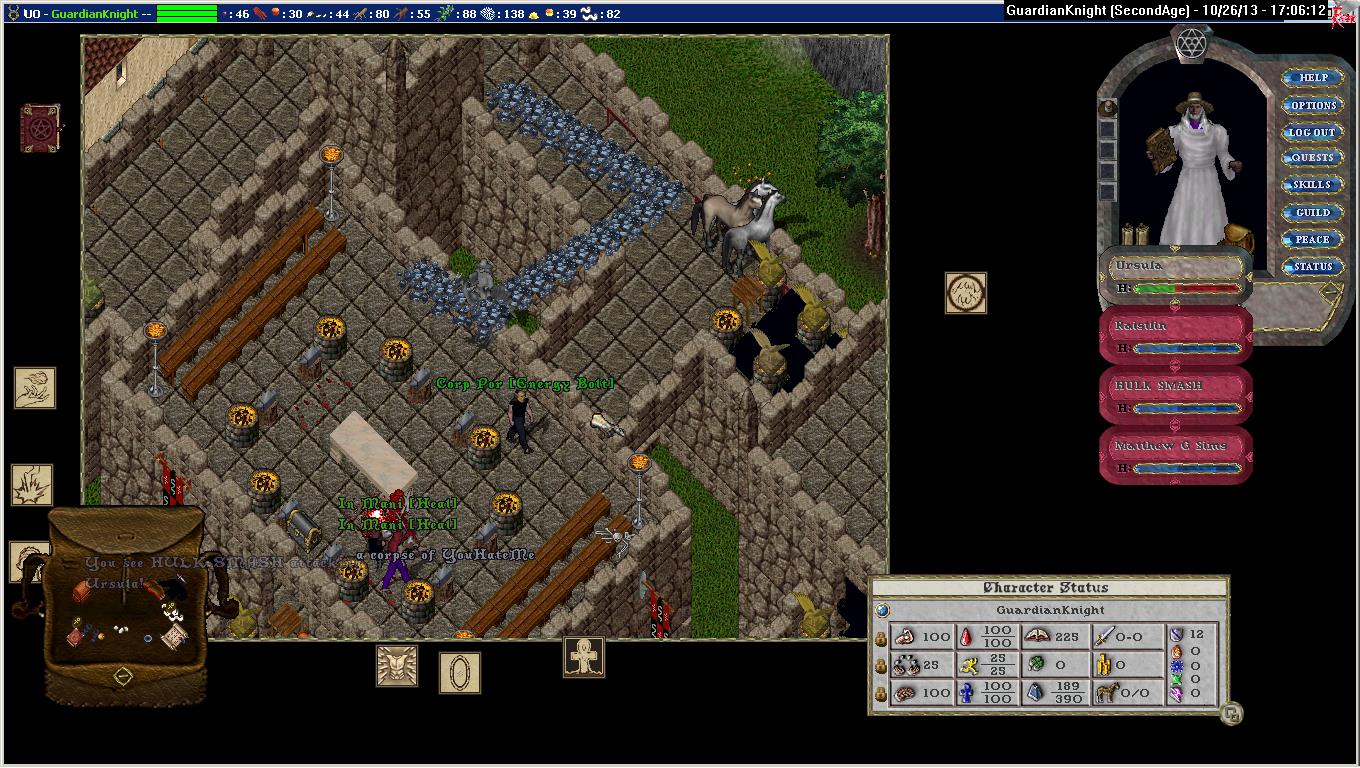Viewport: 1360px width, 768px height.
Task: Choose Matthew G Sims' health bar
Action: pyautogui.click(x=1176, y=455)
